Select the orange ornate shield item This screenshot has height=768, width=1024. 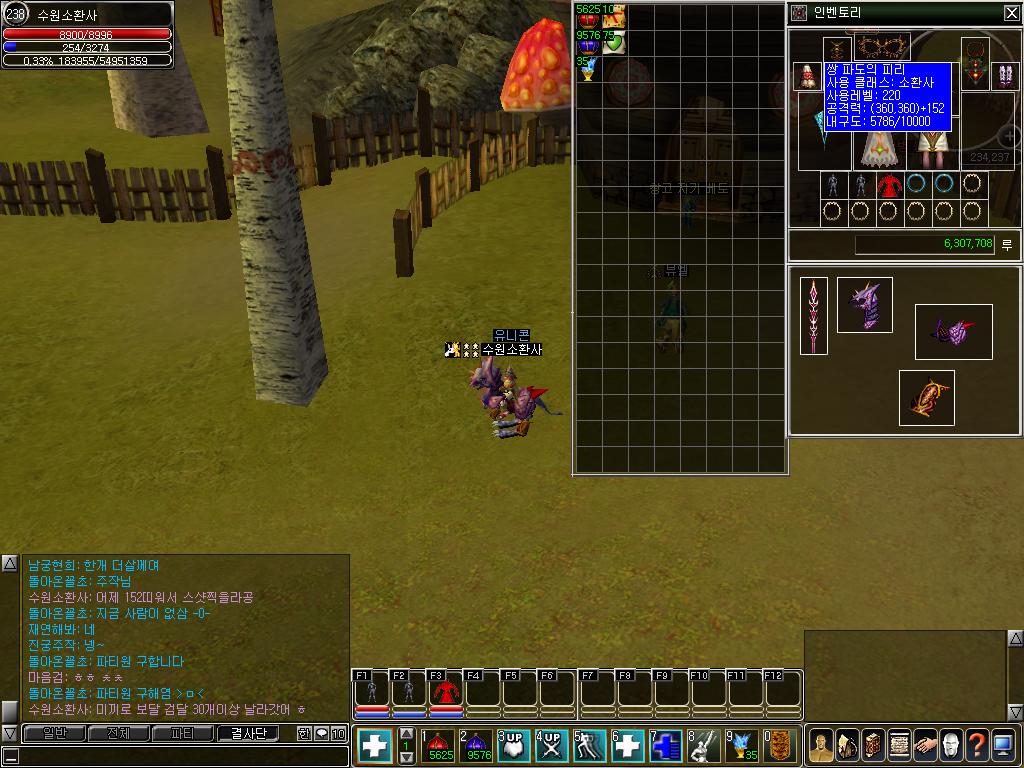click(x=926, y=398)
